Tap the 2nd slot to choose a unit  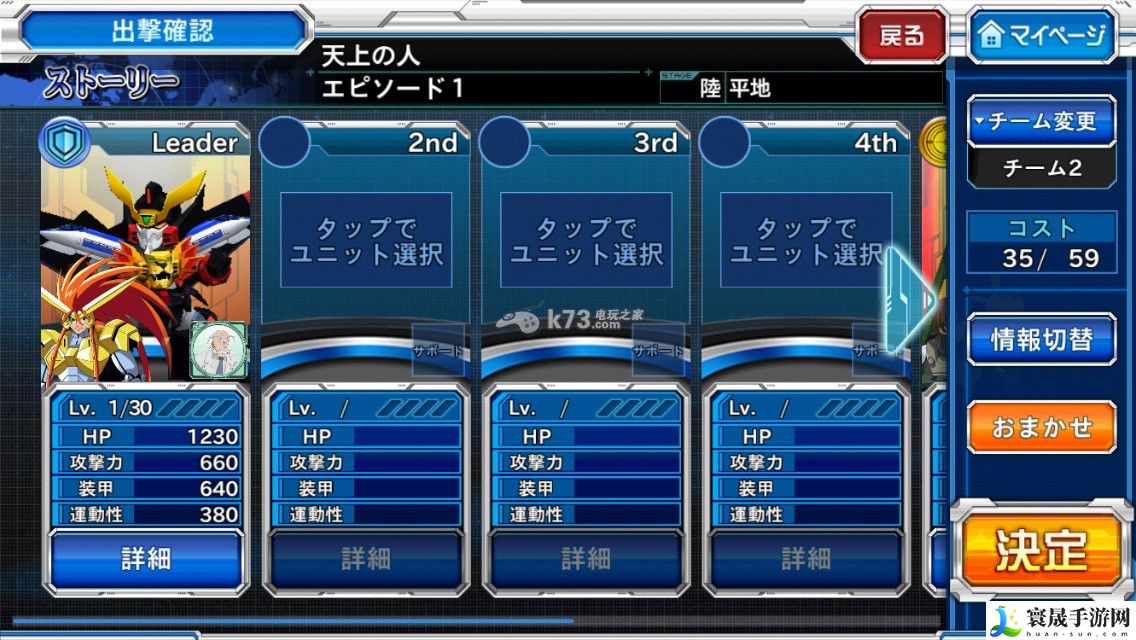click(366, 241)
